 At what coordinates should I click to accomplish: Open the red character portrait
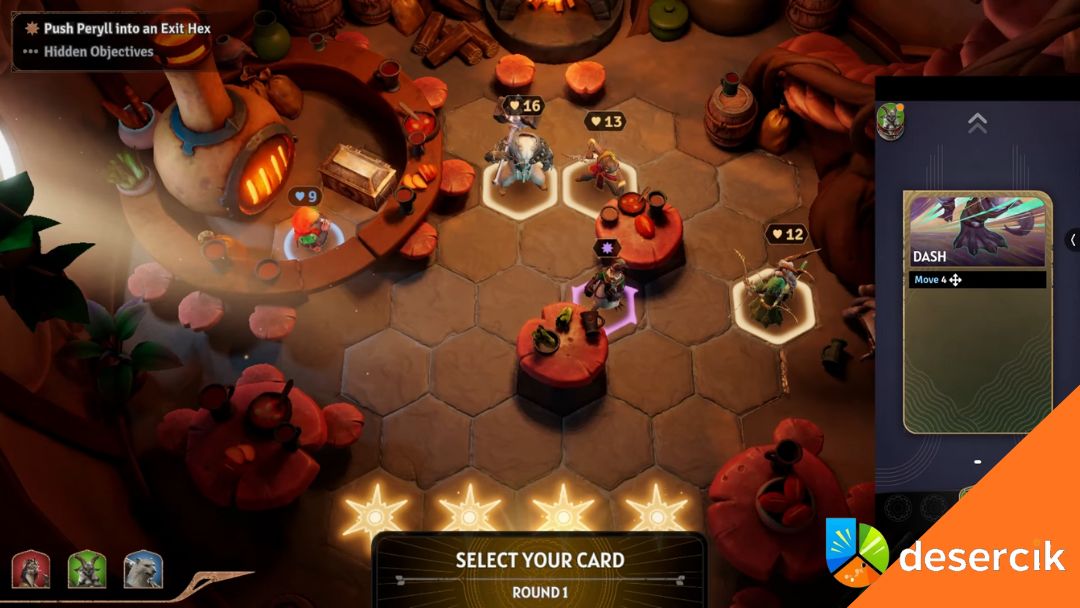coord(30,570)
